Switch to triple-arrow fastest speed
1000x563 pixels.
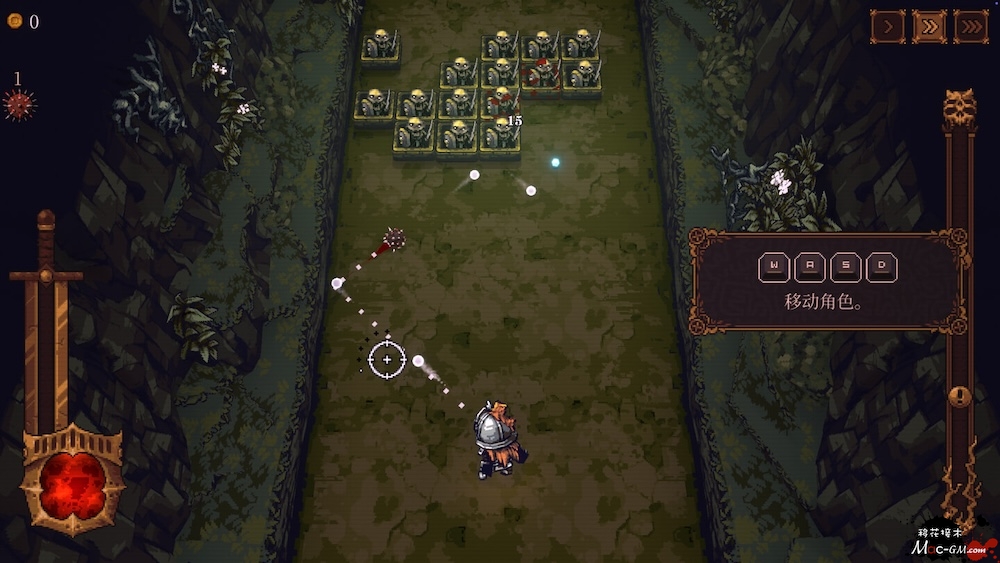(x=970, y=27)
